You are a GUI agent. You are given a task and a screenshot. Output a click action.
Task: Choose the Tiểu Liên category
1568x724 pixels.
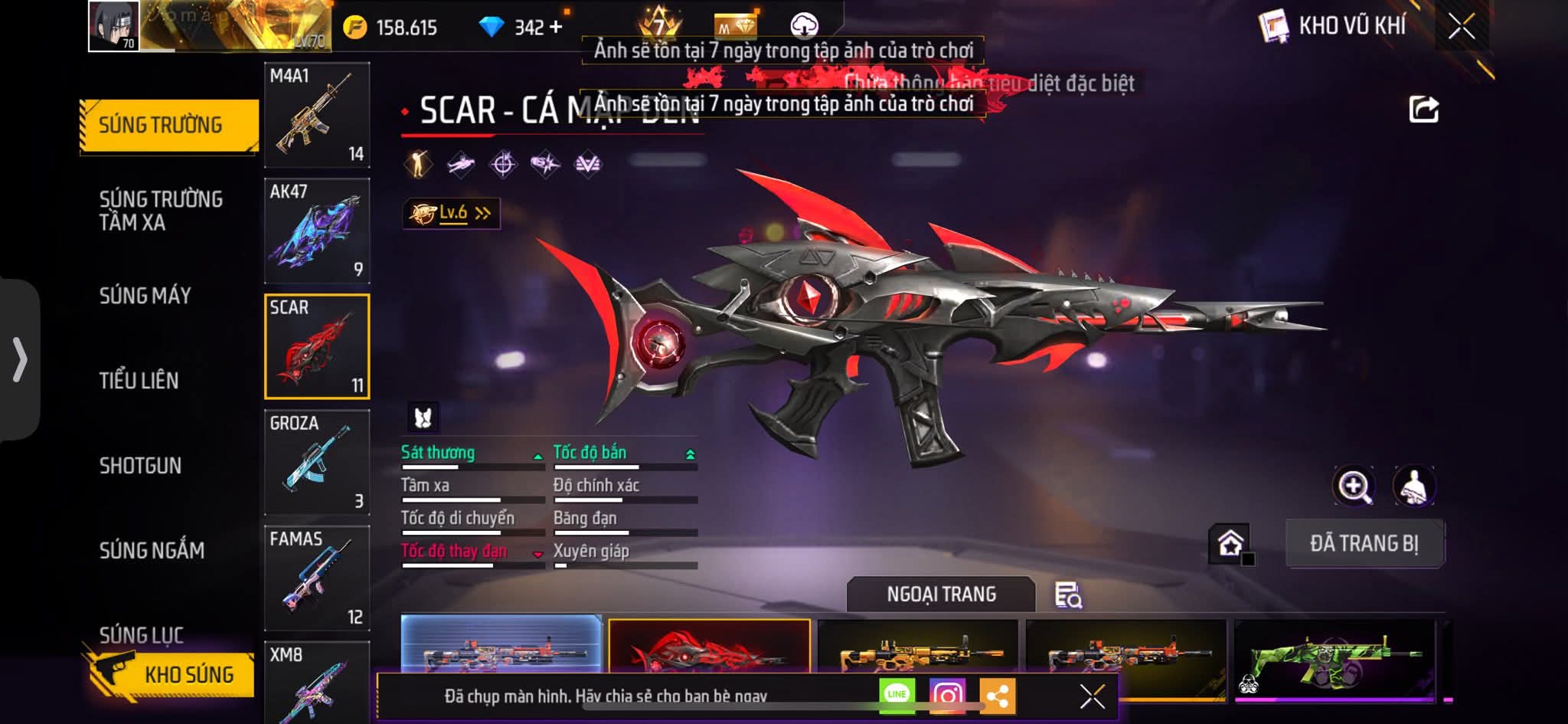click(139, 381)
